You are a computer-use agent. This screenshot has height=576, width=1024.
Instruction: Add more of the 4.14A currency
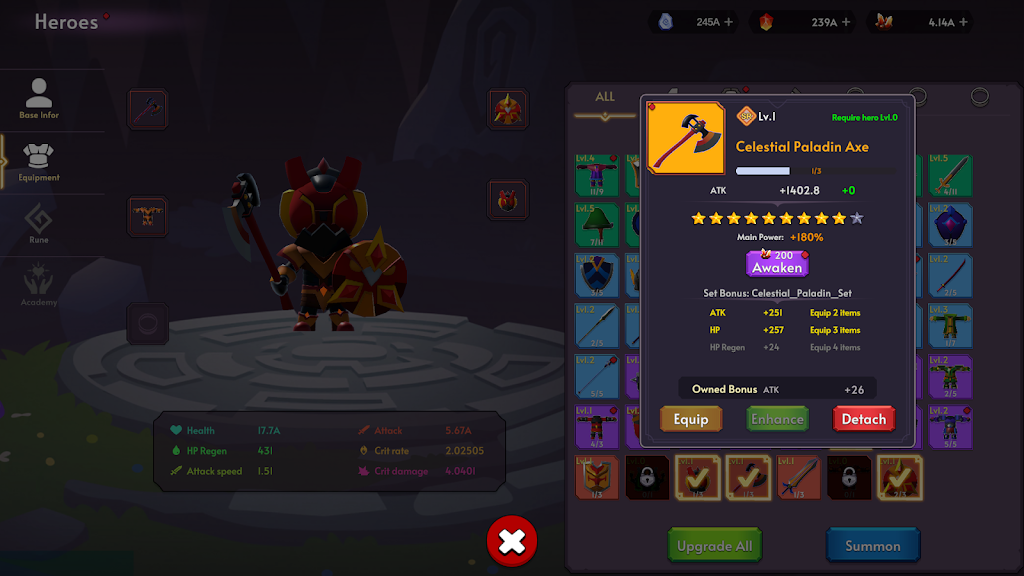tap(965, 21)
